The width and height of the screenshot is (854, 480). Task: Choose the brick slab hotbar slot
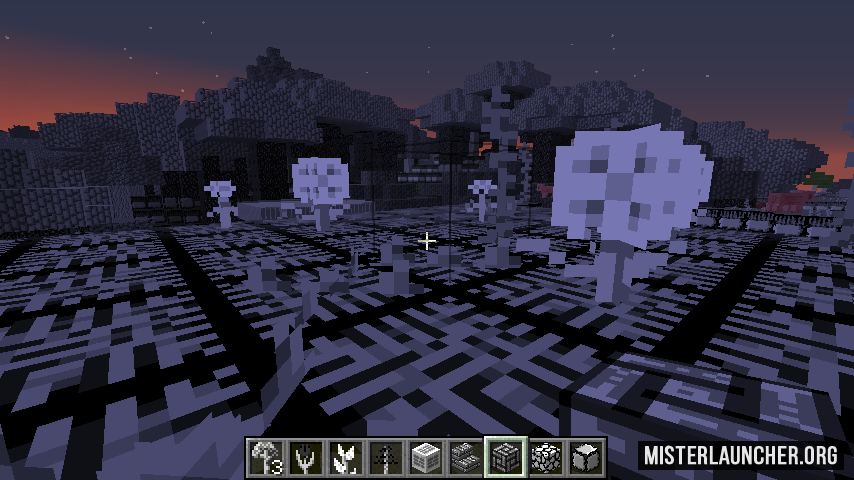pyautogui.click(x=466, y=458)
